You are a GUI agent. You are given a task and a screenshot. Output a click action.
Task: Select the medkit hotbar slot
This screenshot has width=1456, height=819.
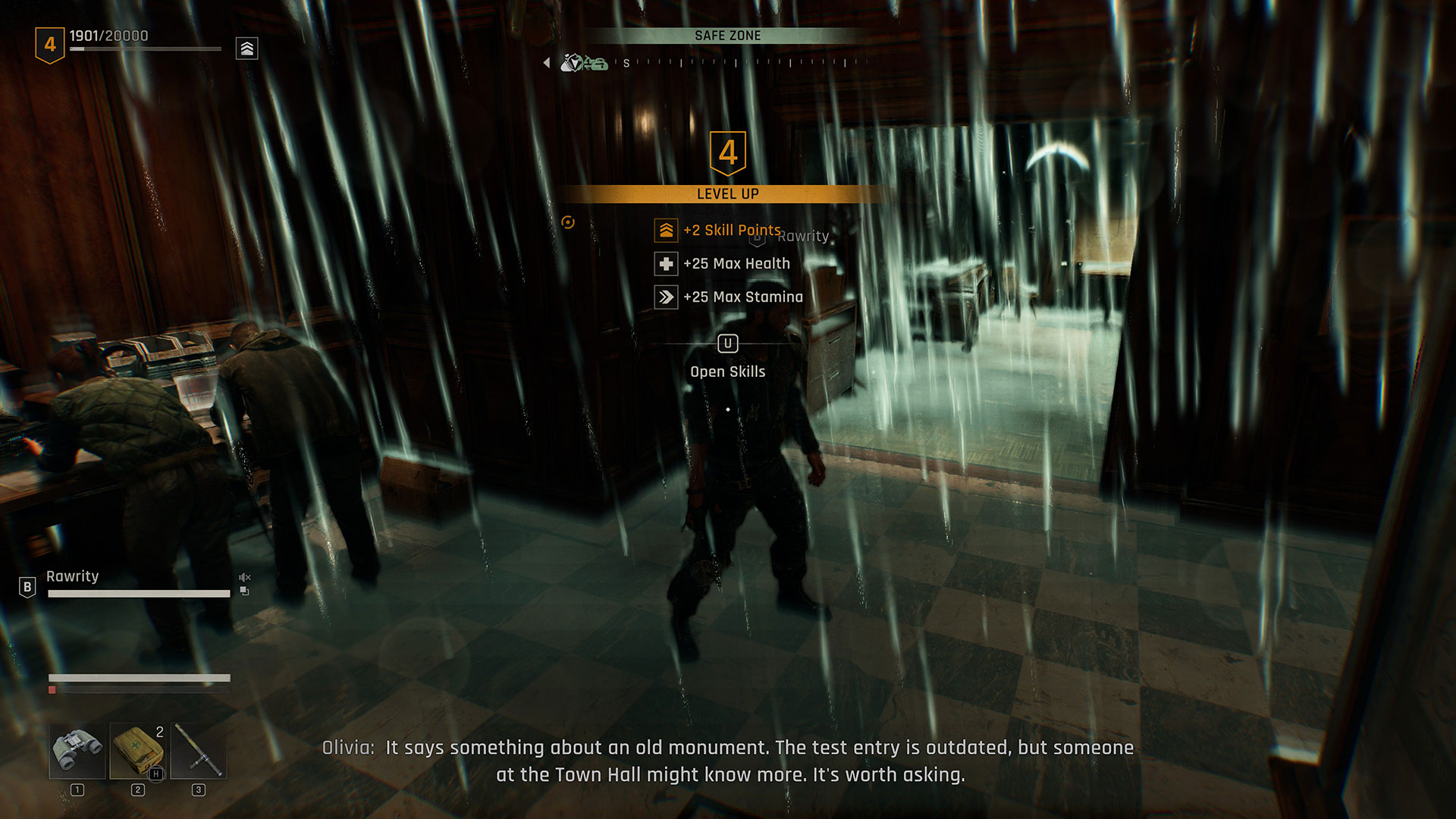click(138, 751)
